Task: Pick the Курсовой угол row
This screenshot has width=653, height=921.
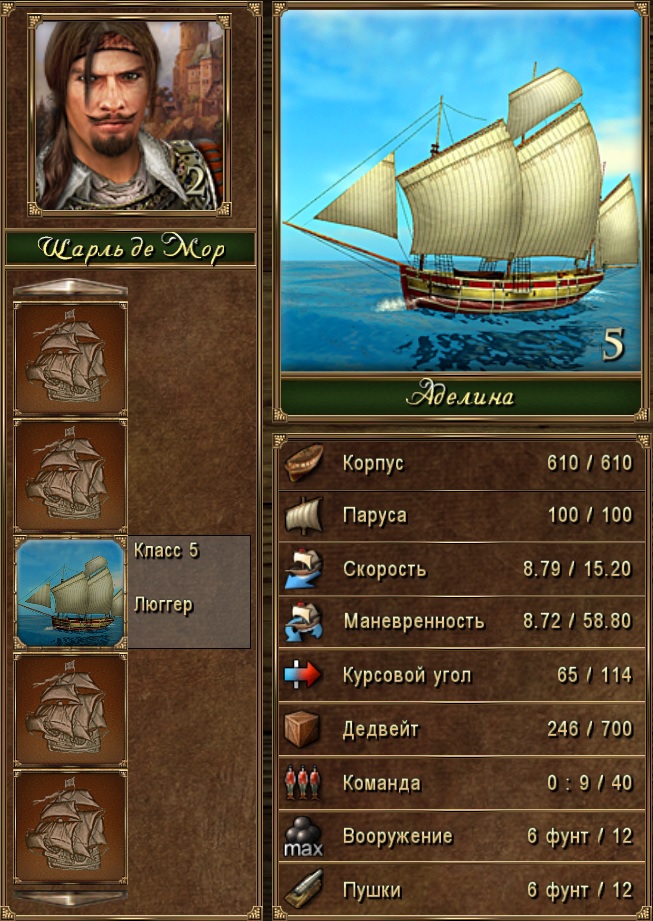Action: click(460, 675)
